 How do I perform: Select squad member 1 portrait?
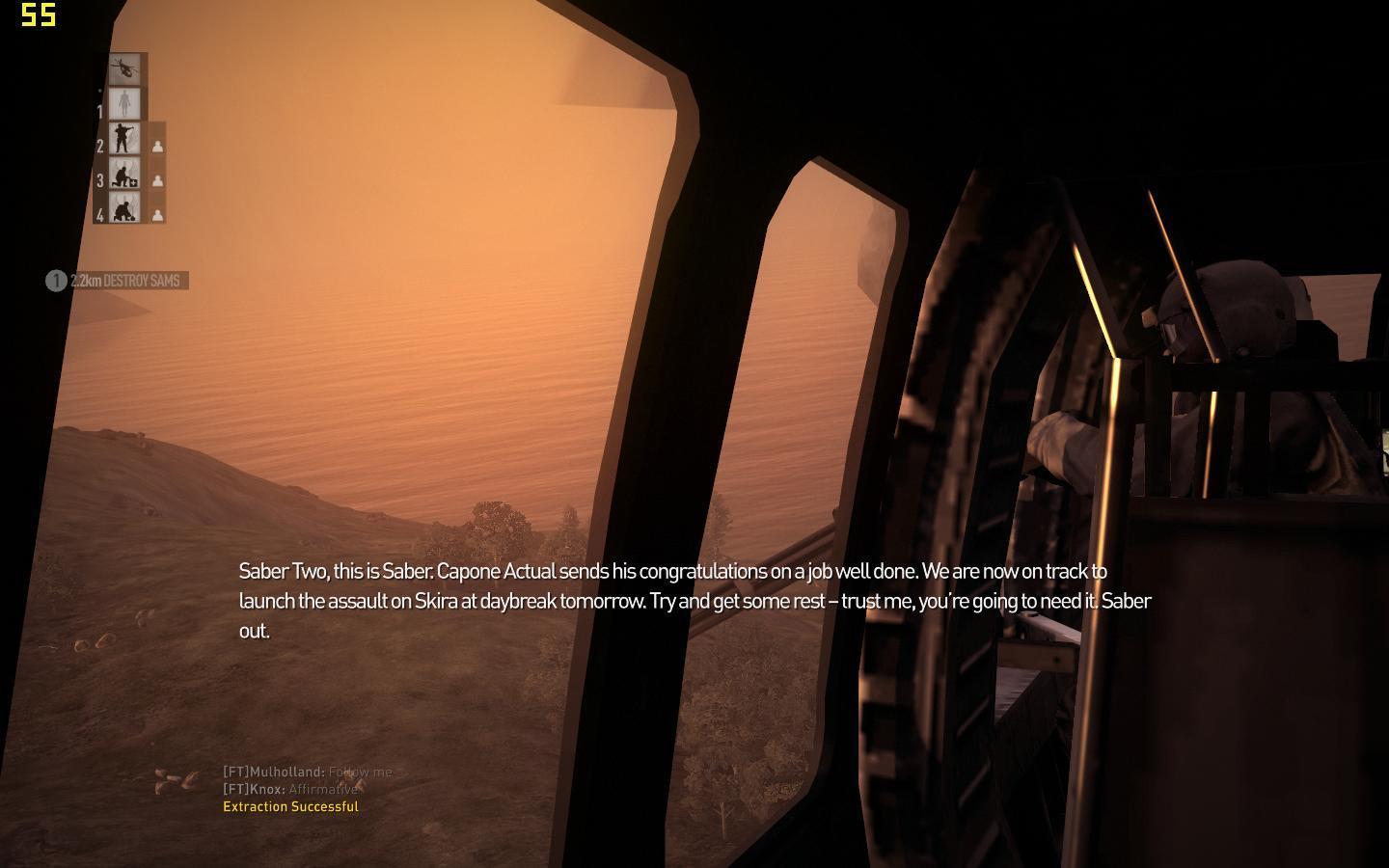(x=124, y=103)
